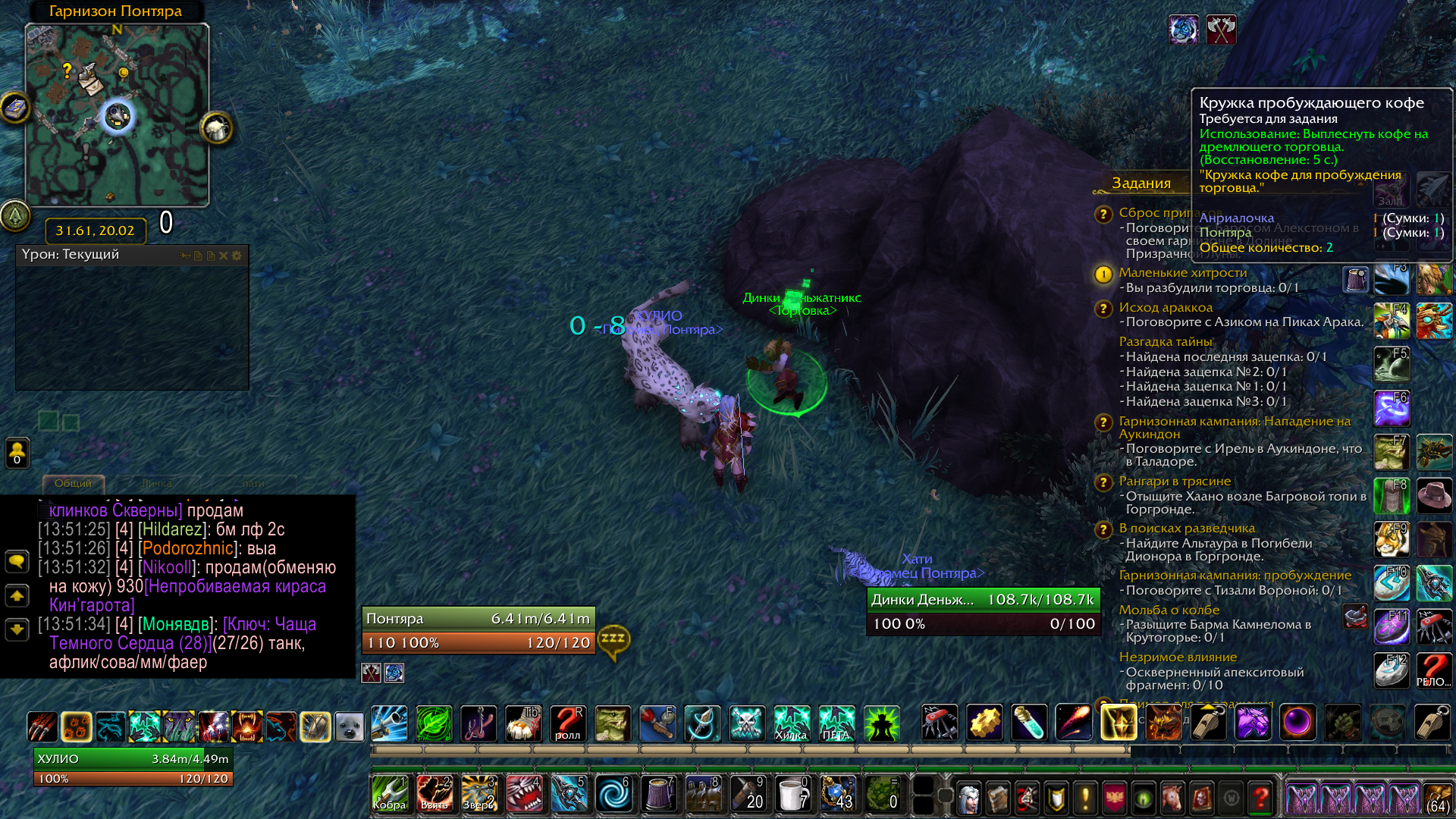This screenshot has width=1456, height=819.
Task: Open the garrison report button beside minimap
Action: tap(216, 128)
